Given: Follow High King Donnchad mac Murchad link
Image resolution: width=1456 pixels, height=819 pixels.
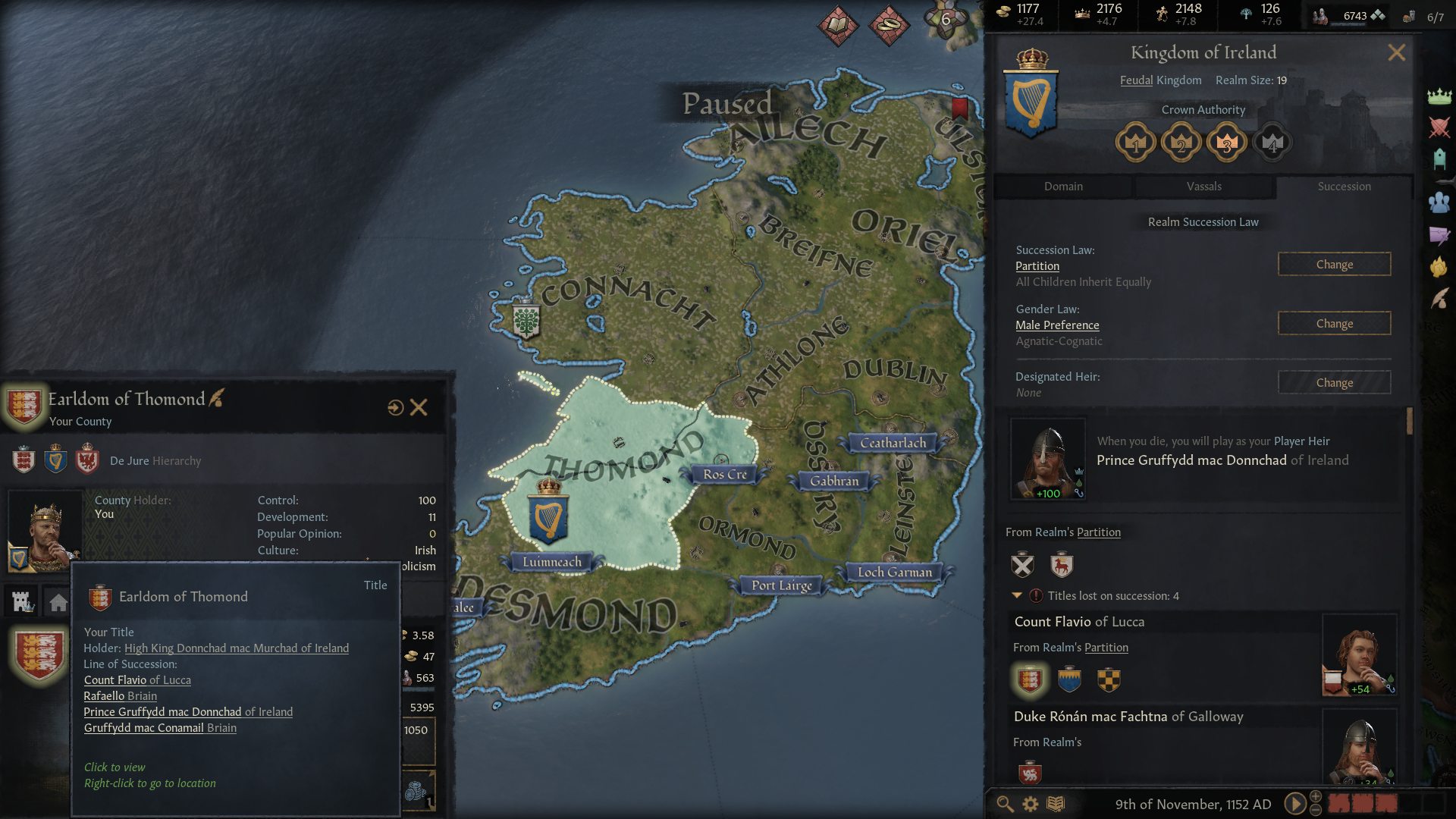Looking at the screenshot, I should coord(237,648).
